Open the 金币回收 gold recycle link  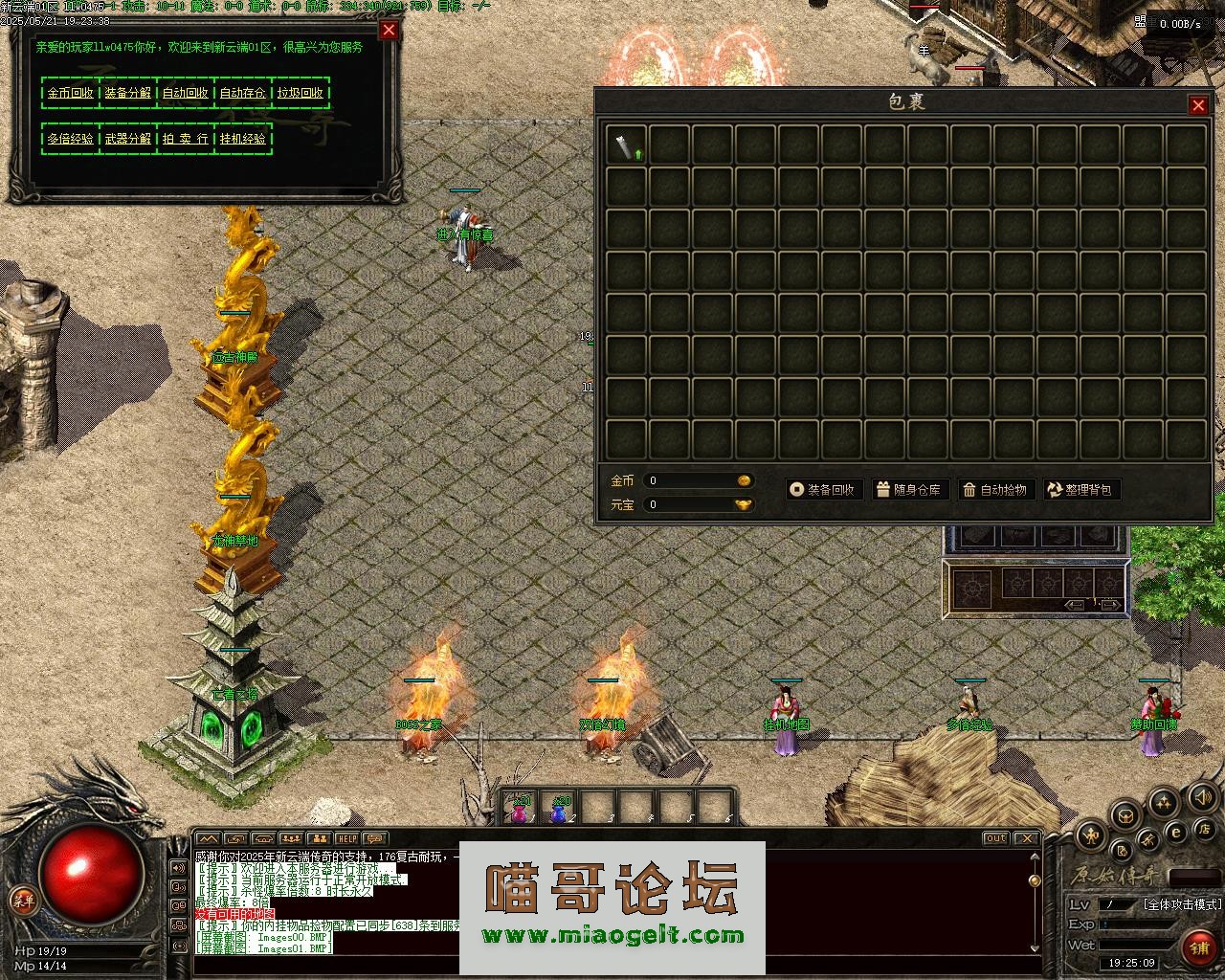tap(71, 93)
